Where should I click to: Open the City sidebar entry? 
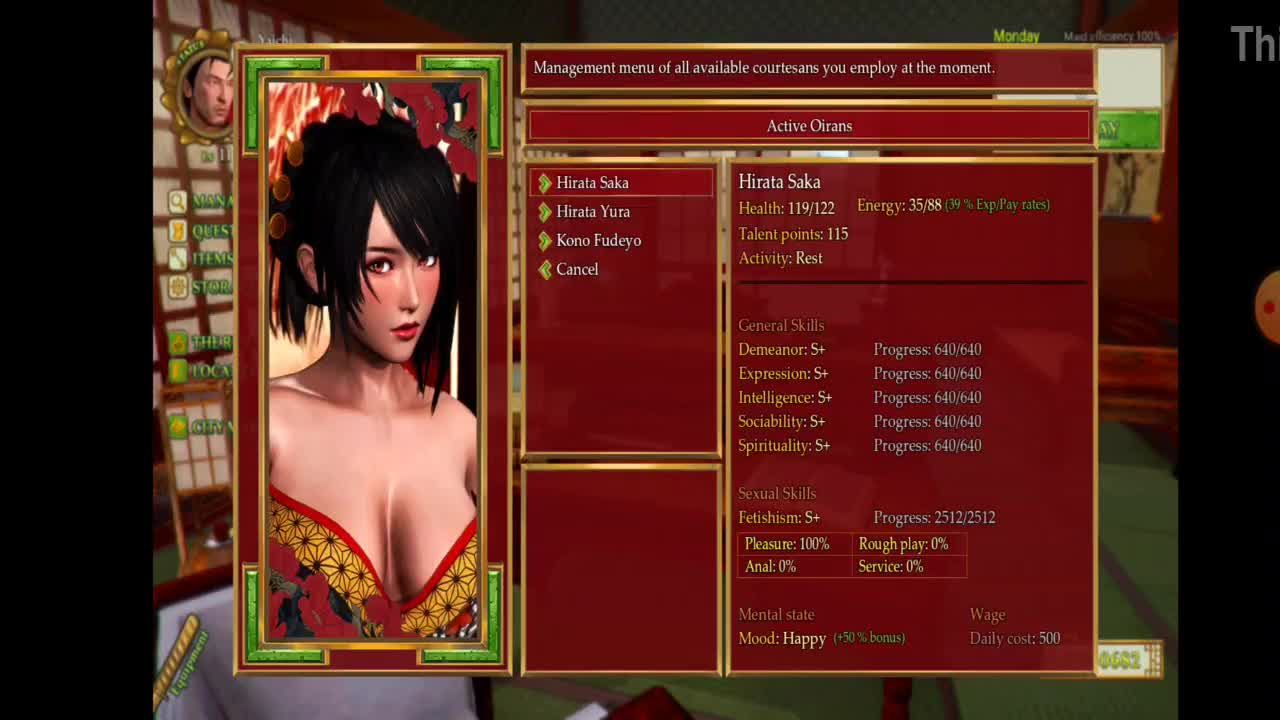(202, 427)
